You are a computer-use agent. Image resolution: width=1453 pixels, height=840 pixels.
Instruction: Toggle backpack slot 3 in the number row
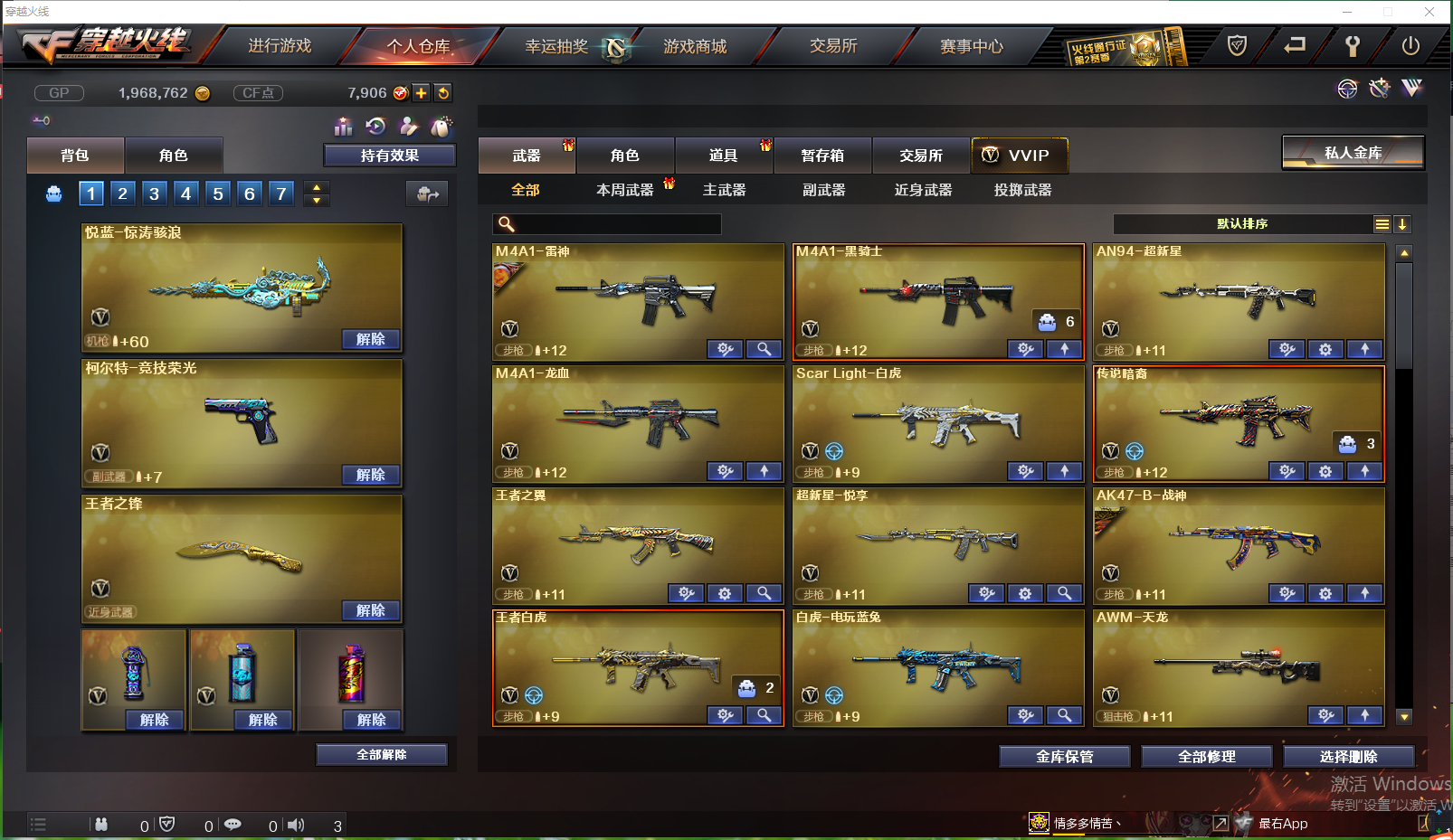[x=154, y=193]
